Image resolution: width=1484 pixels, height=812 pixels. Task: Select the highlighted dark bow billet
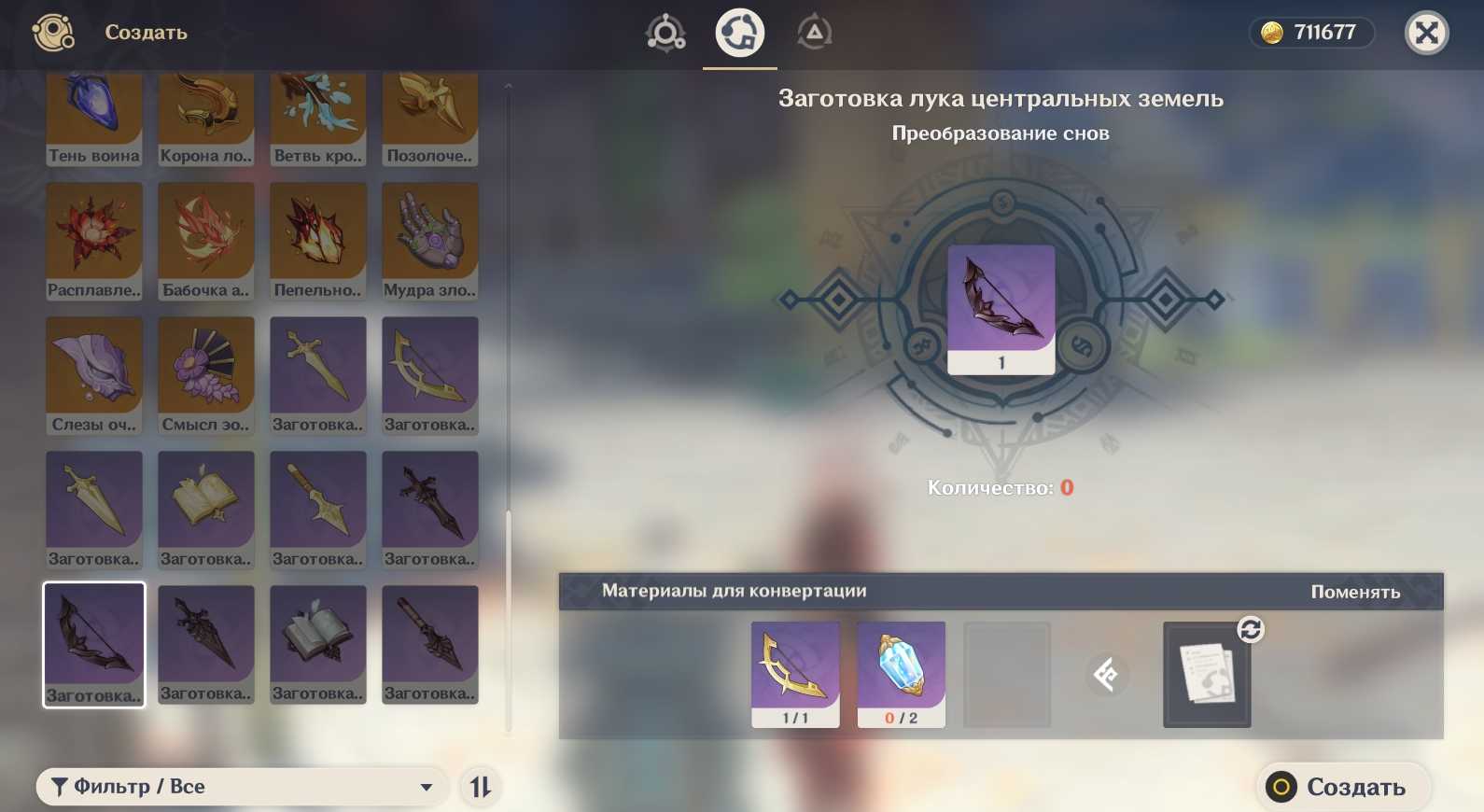coord(94,645)
